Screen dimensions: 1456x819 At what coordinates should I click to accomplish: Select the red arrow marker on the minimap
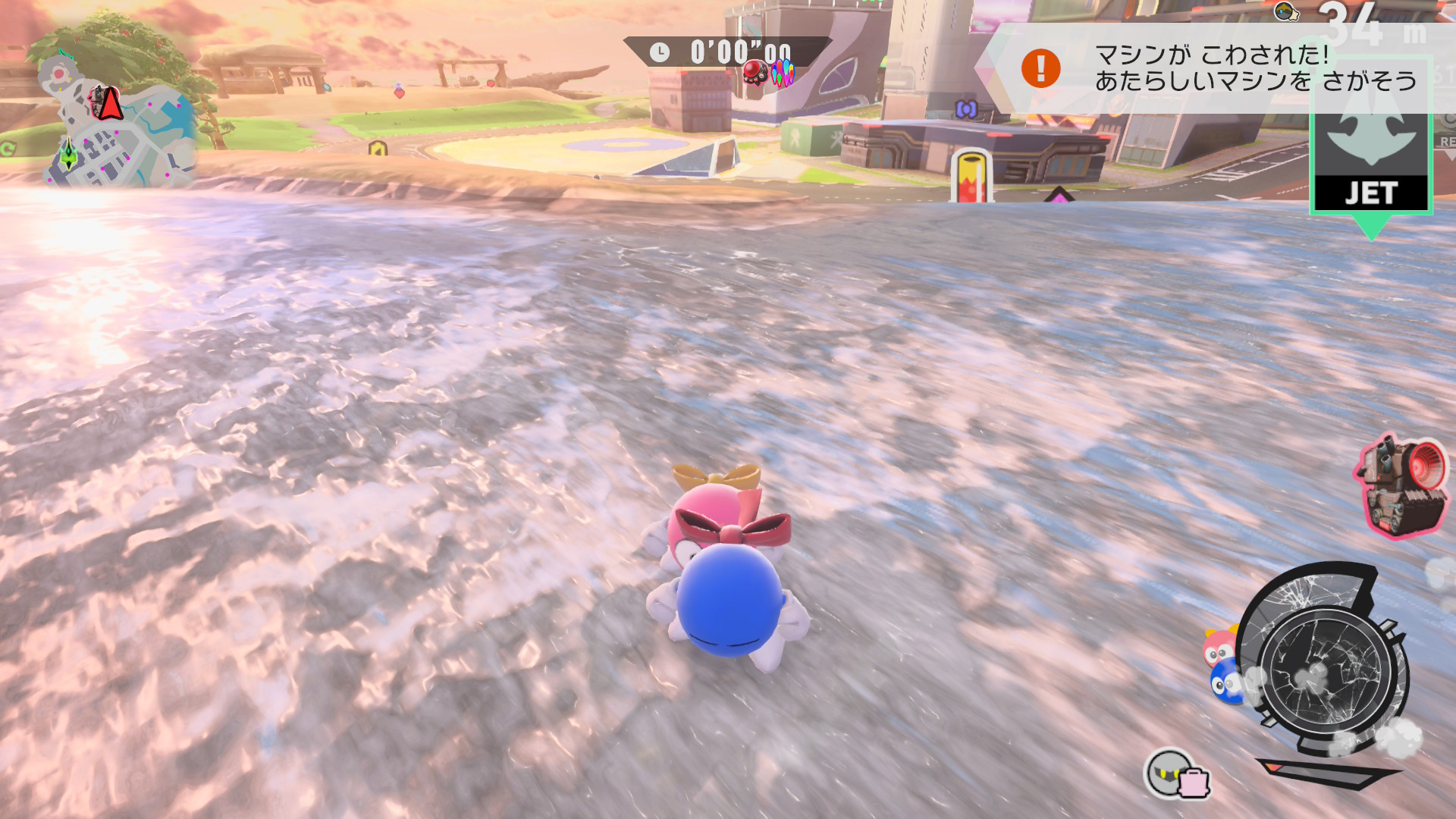click(x=110, y=103)
